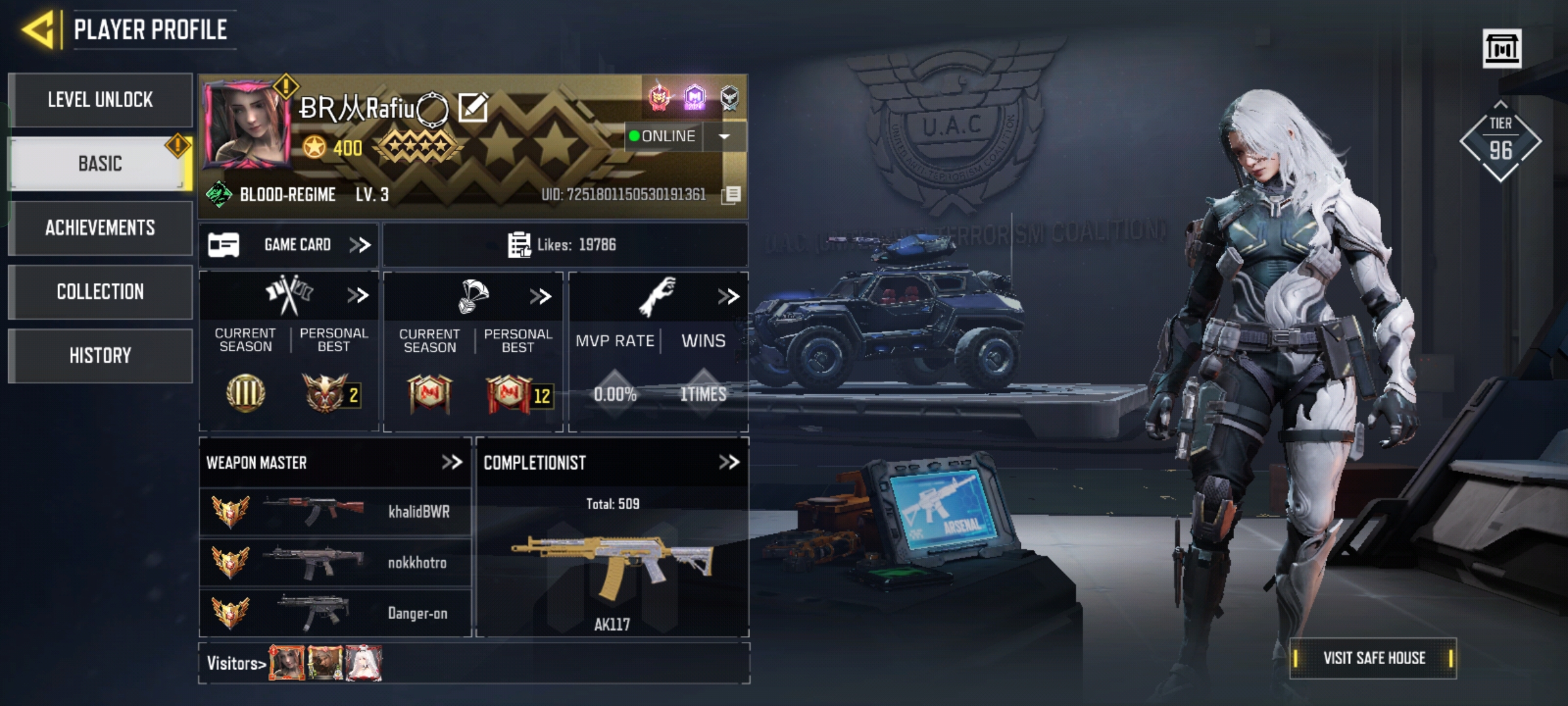Visit the Safe House
The height and width of the screenshot is (706, 1568).
point(1373,658)
